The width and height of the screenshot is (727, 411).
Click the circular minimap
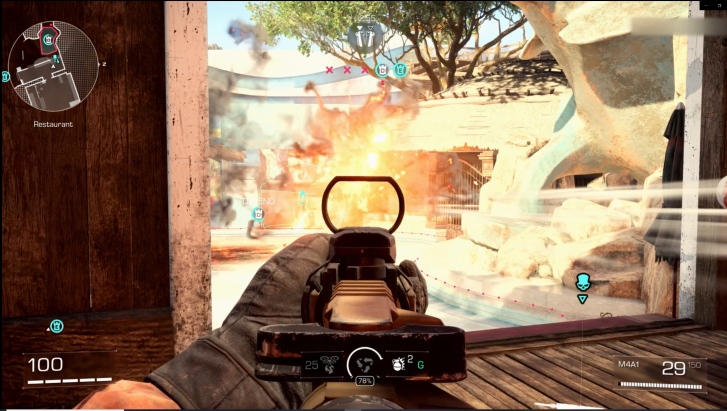(53, 73)
